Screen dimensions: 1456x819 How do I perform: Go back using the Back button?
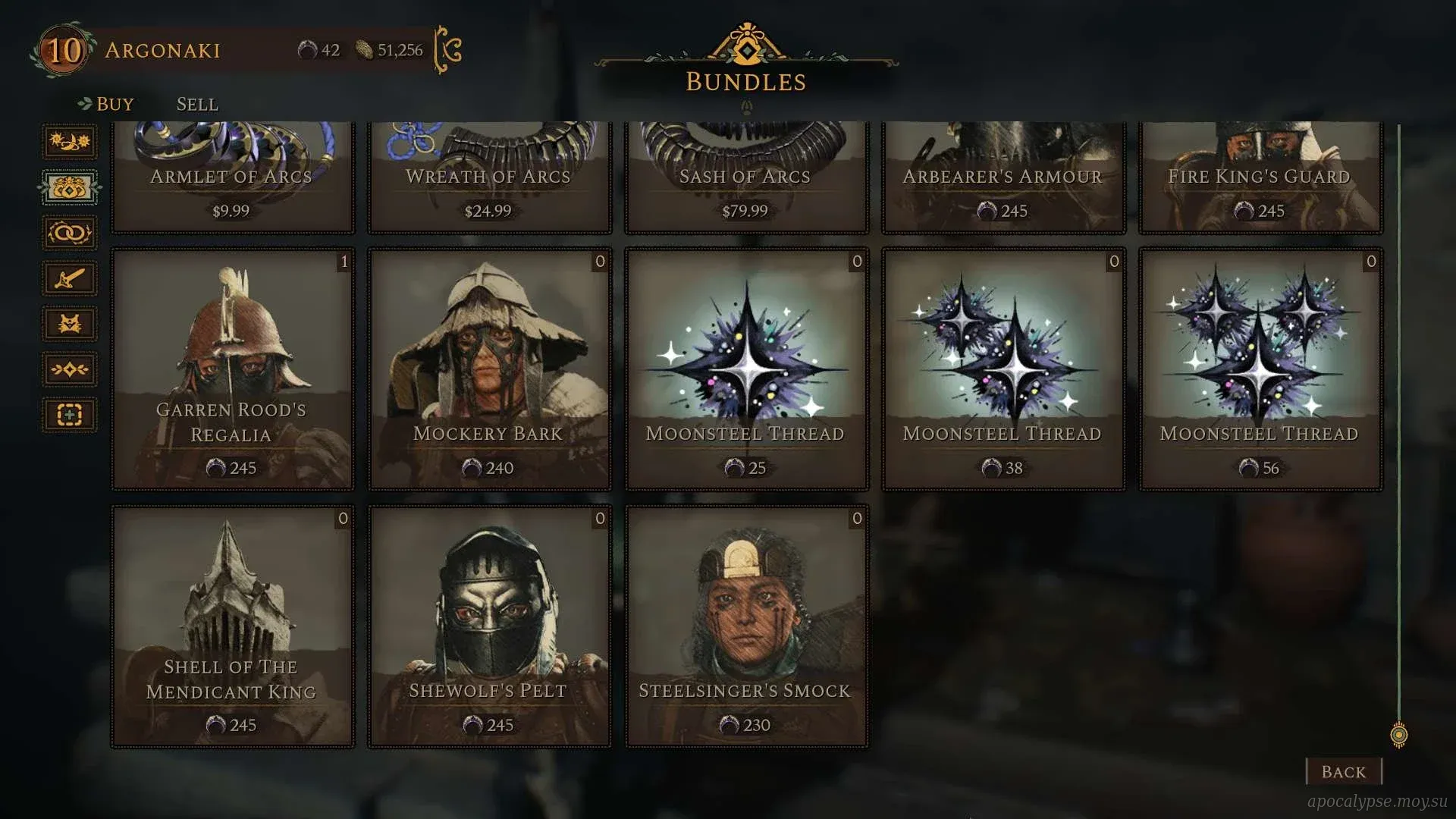[x=1343, y=771]
